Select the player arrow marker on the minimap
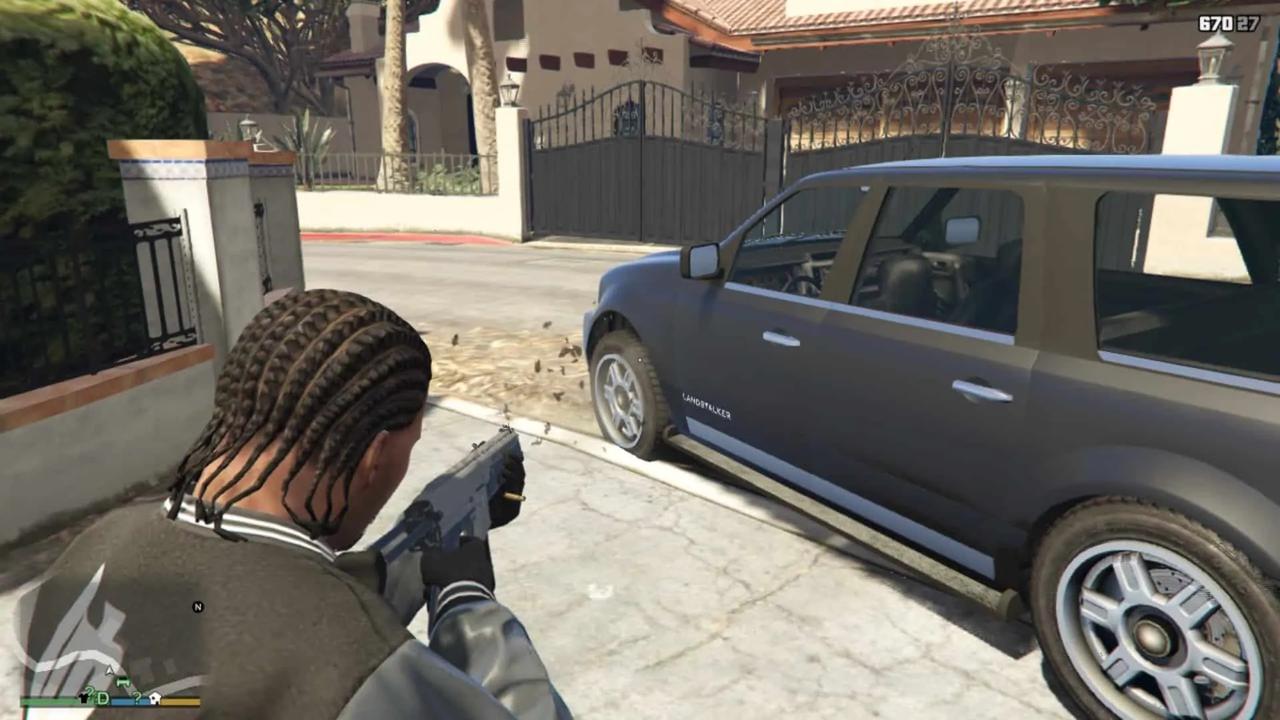Viewport: 1280px width, 720px height. point(110,670)
